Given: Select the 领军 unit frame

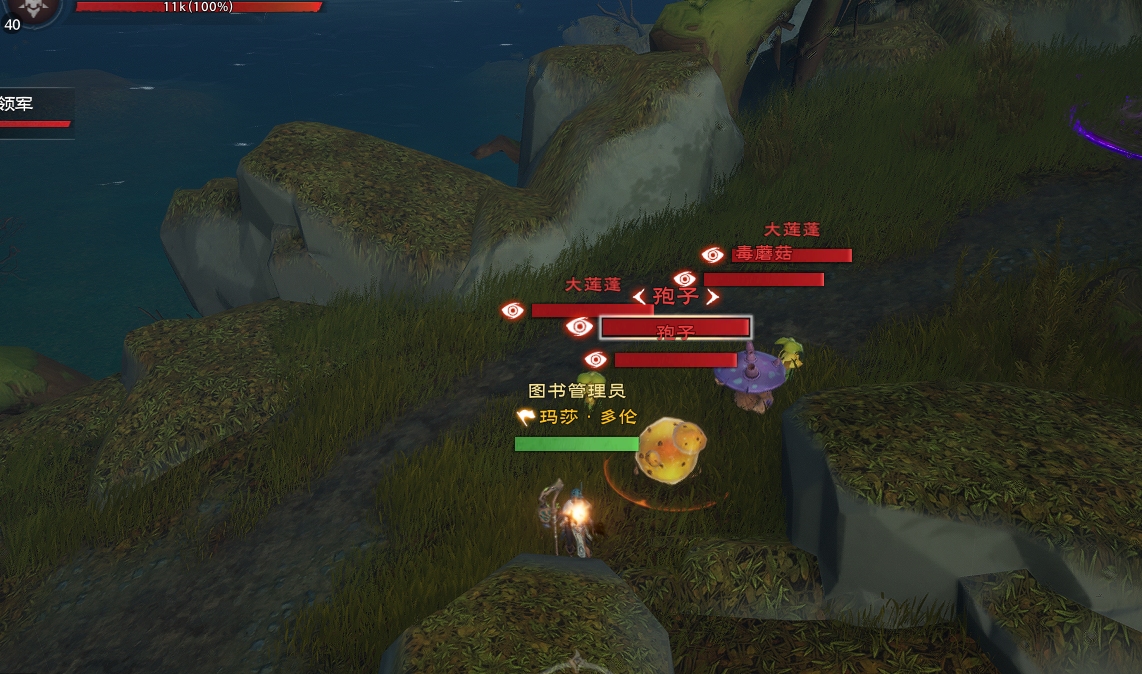Looking at the screenshot, I should pyautogui.click(x=35, y=112).
